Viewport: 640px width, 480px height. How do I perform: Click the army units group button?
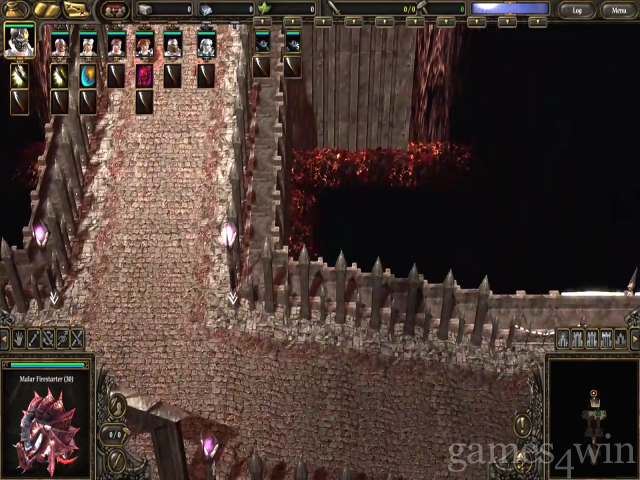click(116, 10)
